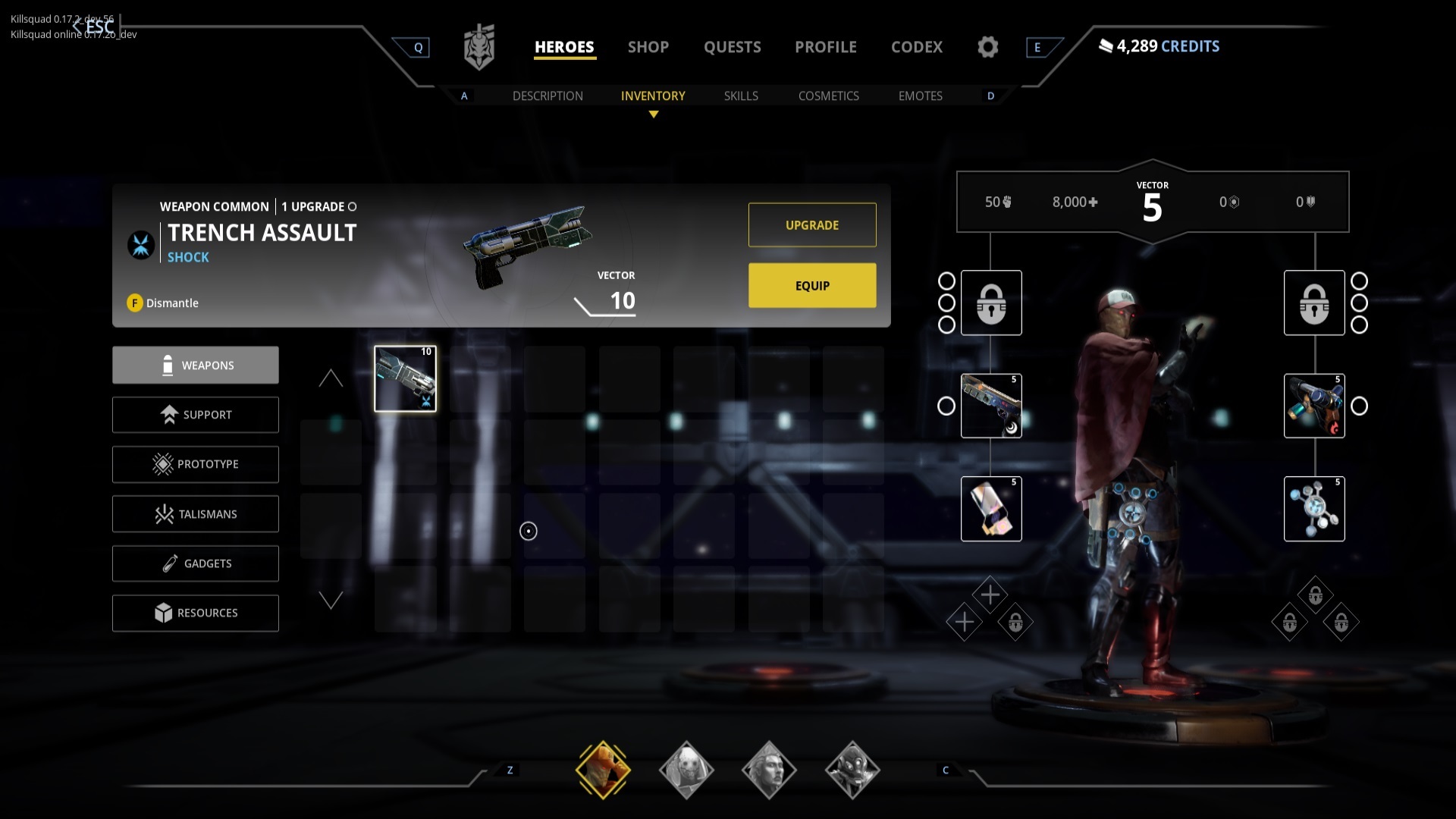Go to the Quests screen
This screenshot has width=1456, height=819.
click(732, 47)
